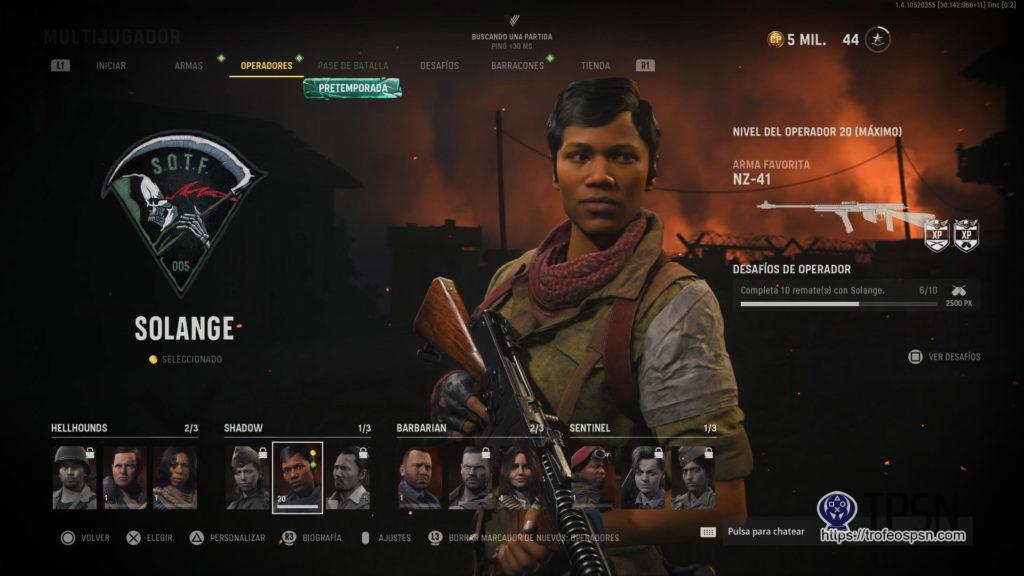
Task: Open the trofeospsn.com watermark link
Action: pos(893,536)
